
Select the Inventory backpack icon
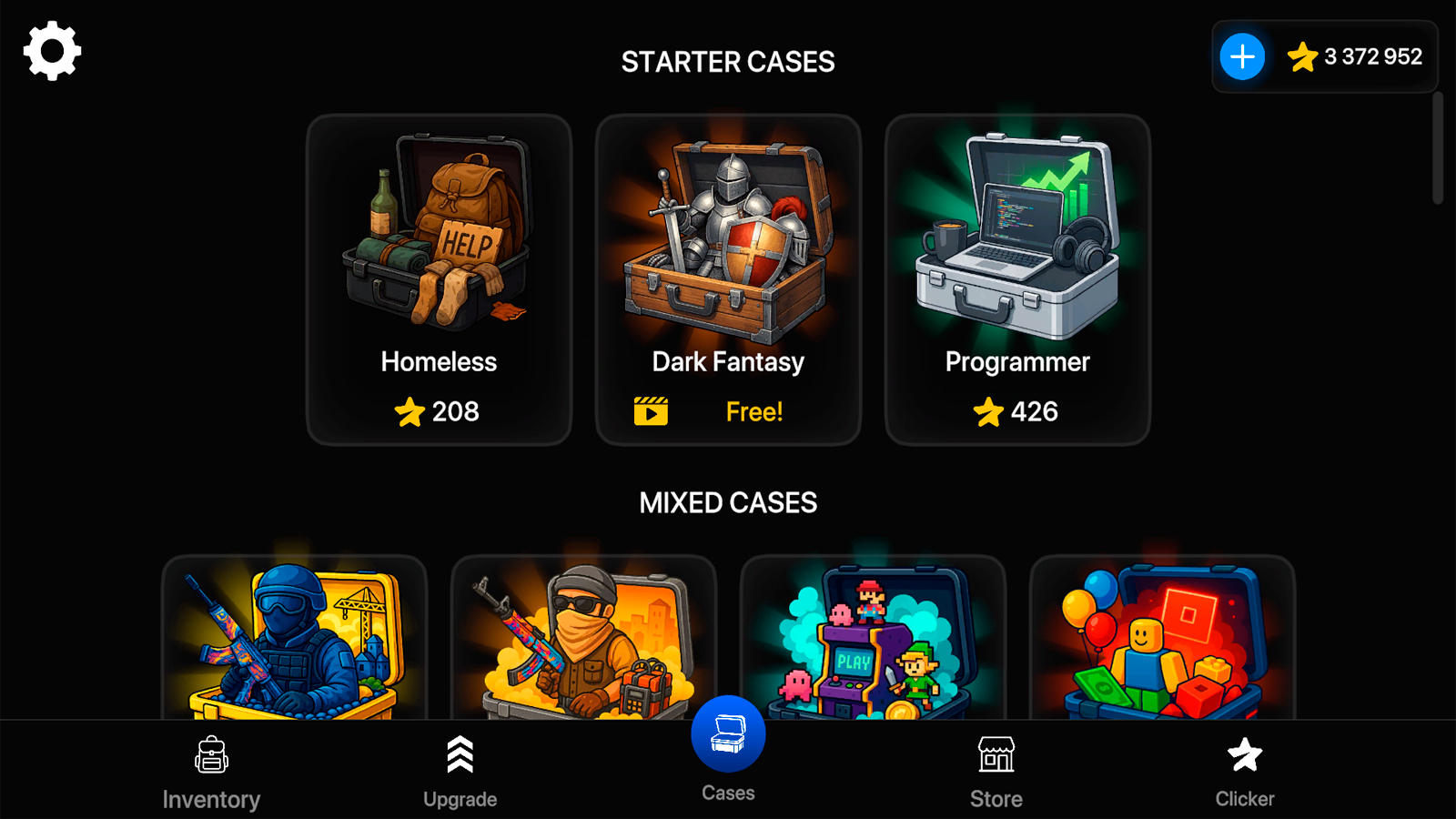click(212, 755)
